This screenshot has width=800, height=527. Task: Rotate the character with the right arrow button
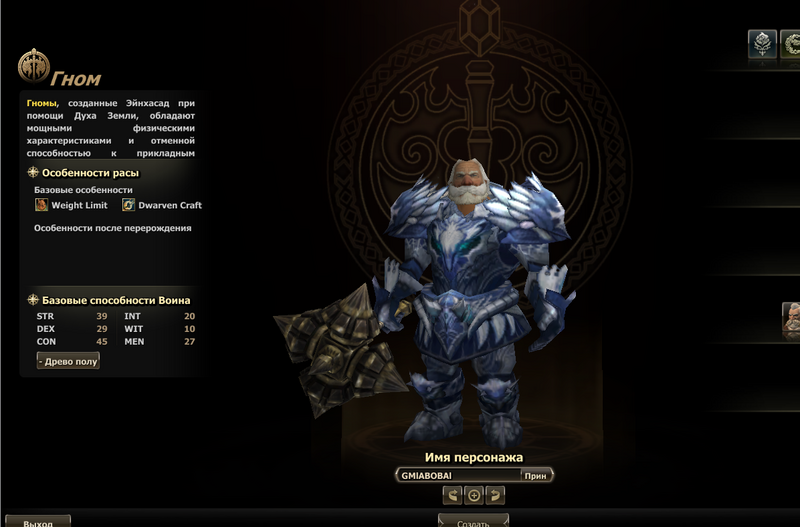(494, 495)
